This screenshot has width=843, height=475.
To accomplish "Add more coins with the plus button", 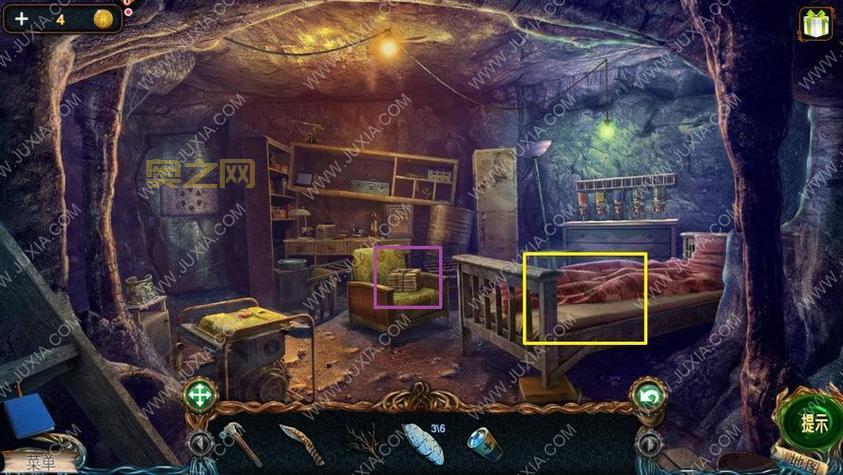I will click(21, 19).
